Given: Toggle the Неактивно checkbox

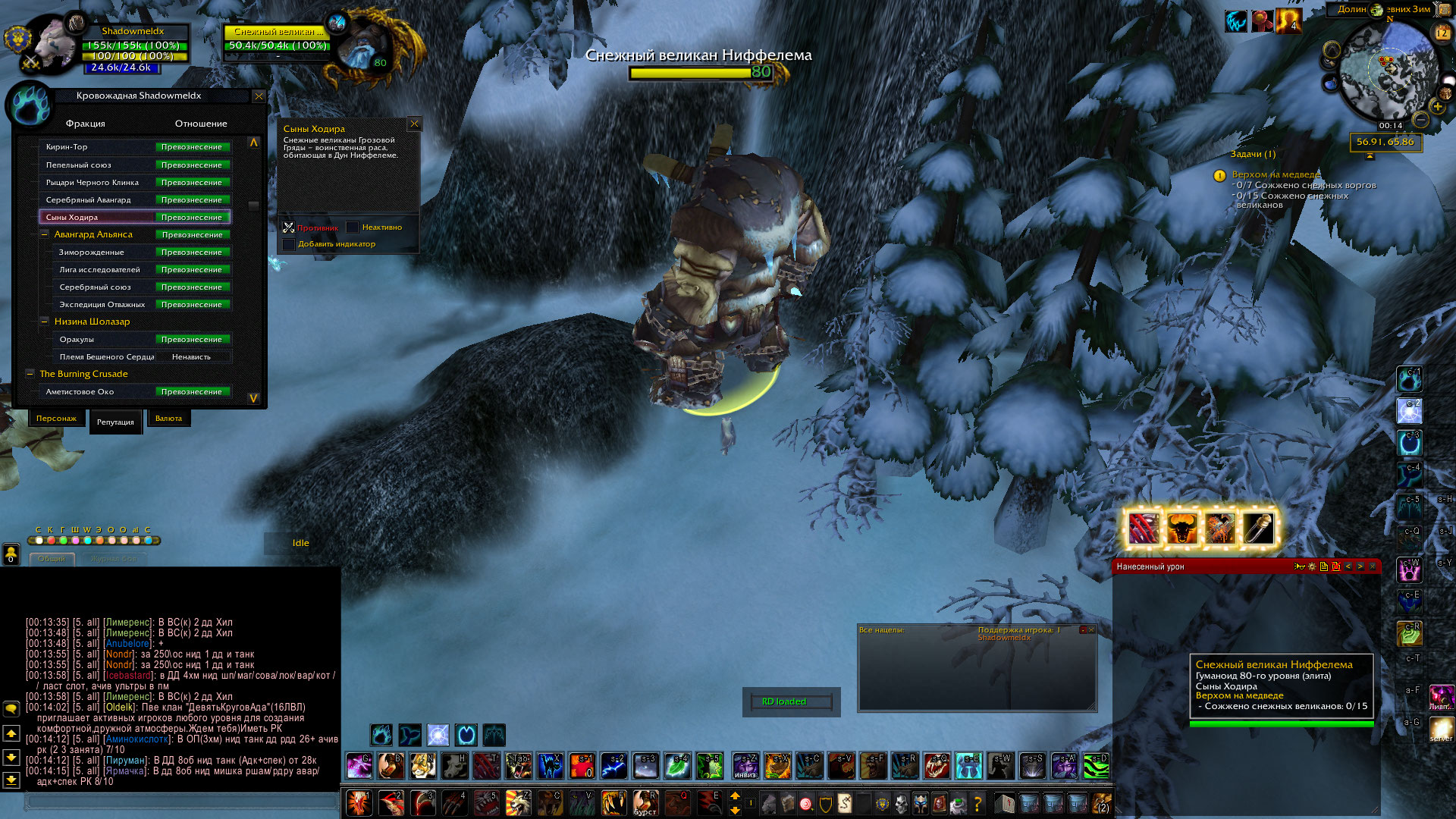Looking at the screenshot, I should pos(353,227).
